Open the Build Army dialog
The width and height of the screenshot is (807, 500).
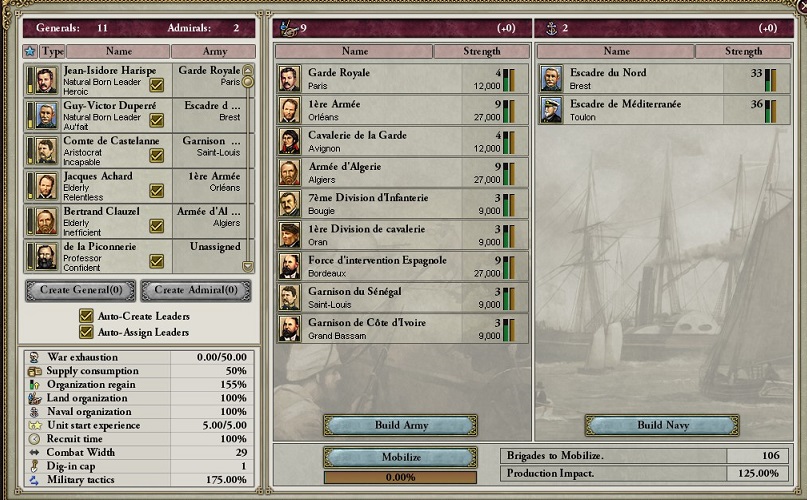(400, 425)
